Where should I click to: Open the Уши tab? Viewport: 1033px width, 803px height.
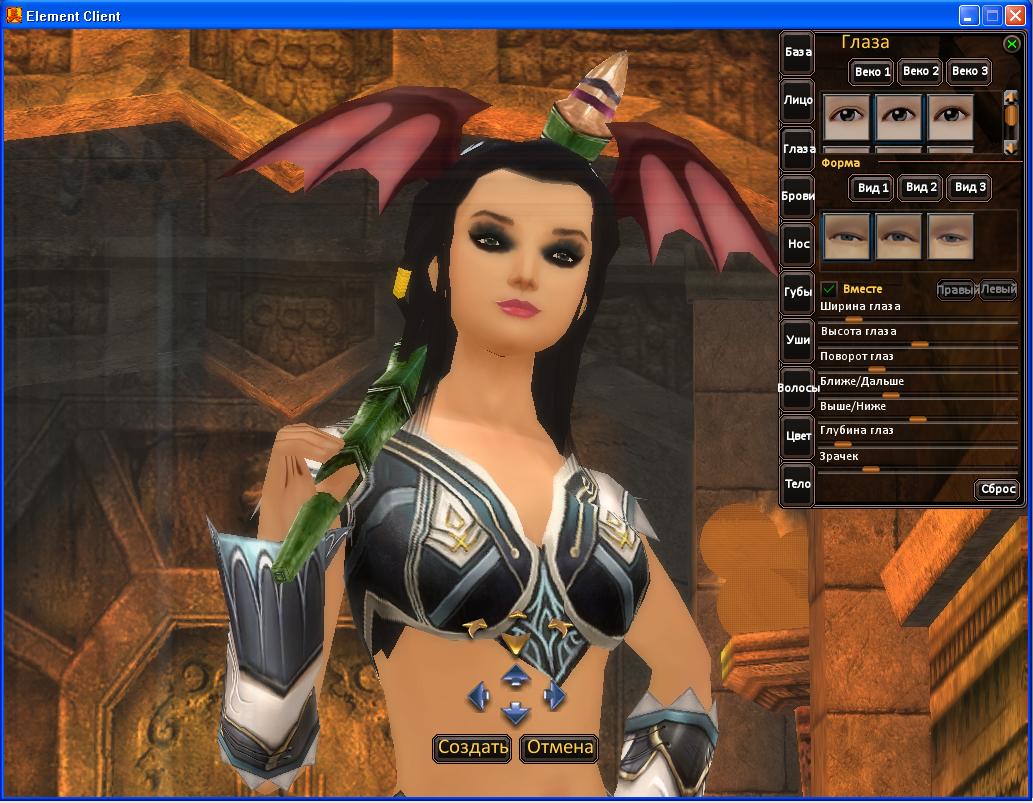click(x=797, y=340)
